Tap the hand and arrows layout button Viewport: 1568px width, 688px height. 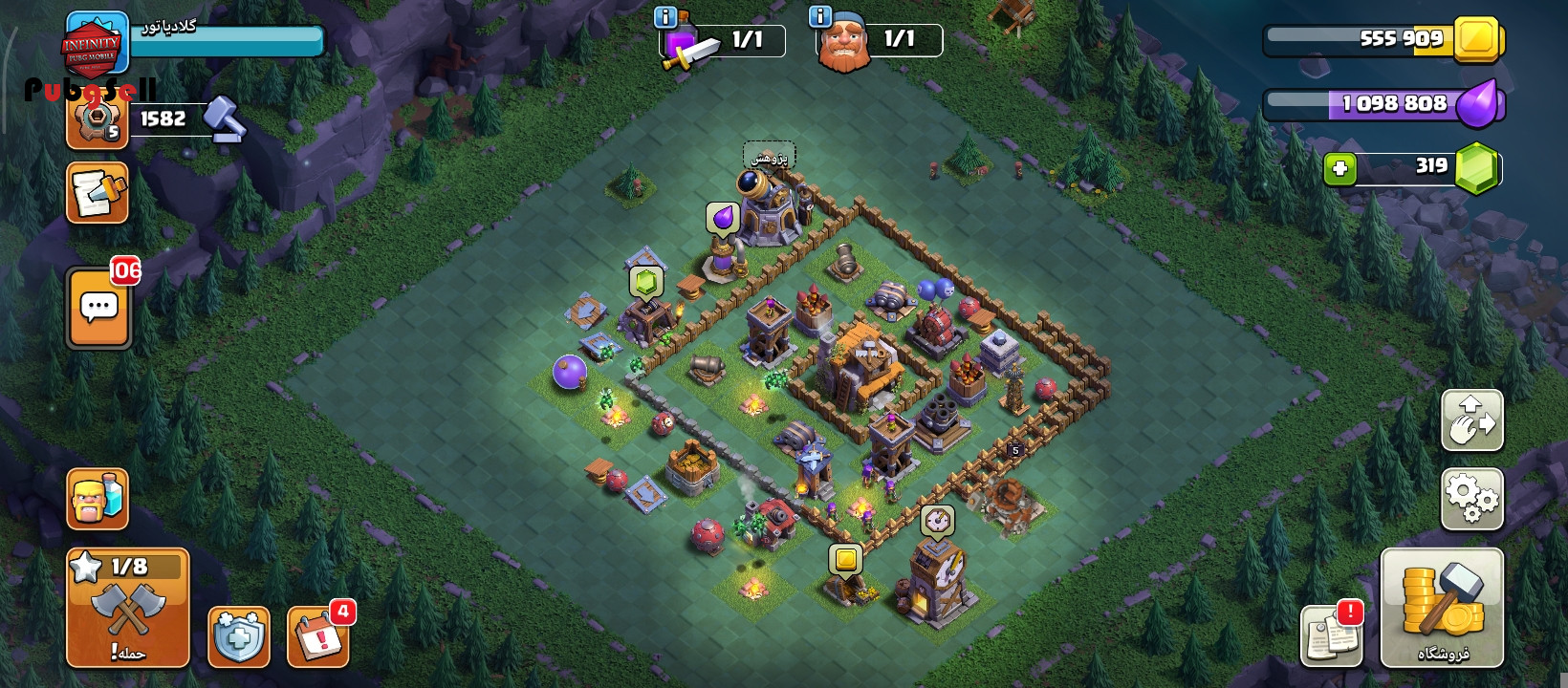[x=1471, y=420]
